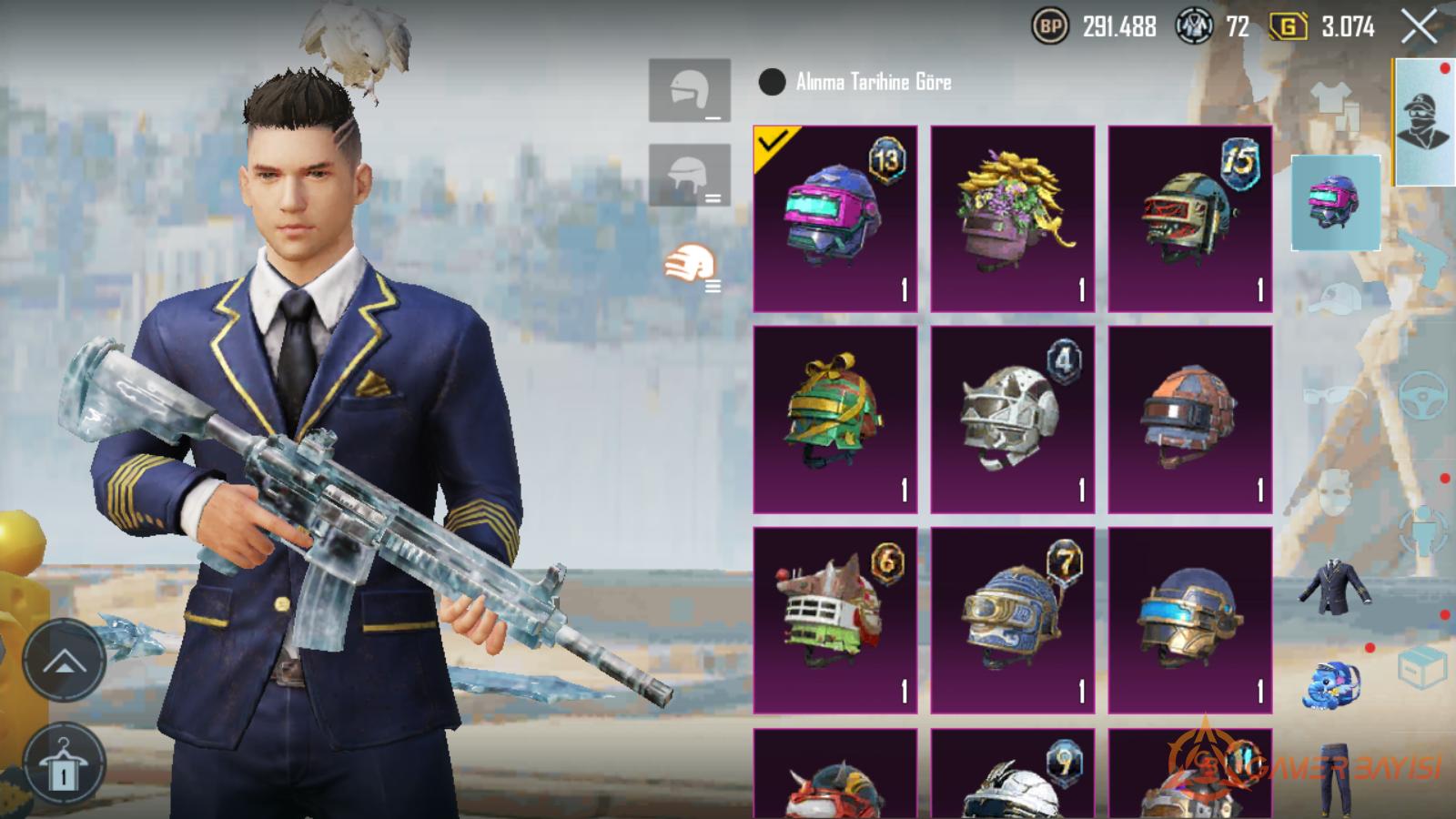
Task: Pick the level 7 blue goggles helmet
Action: [x=1012, y=620]
